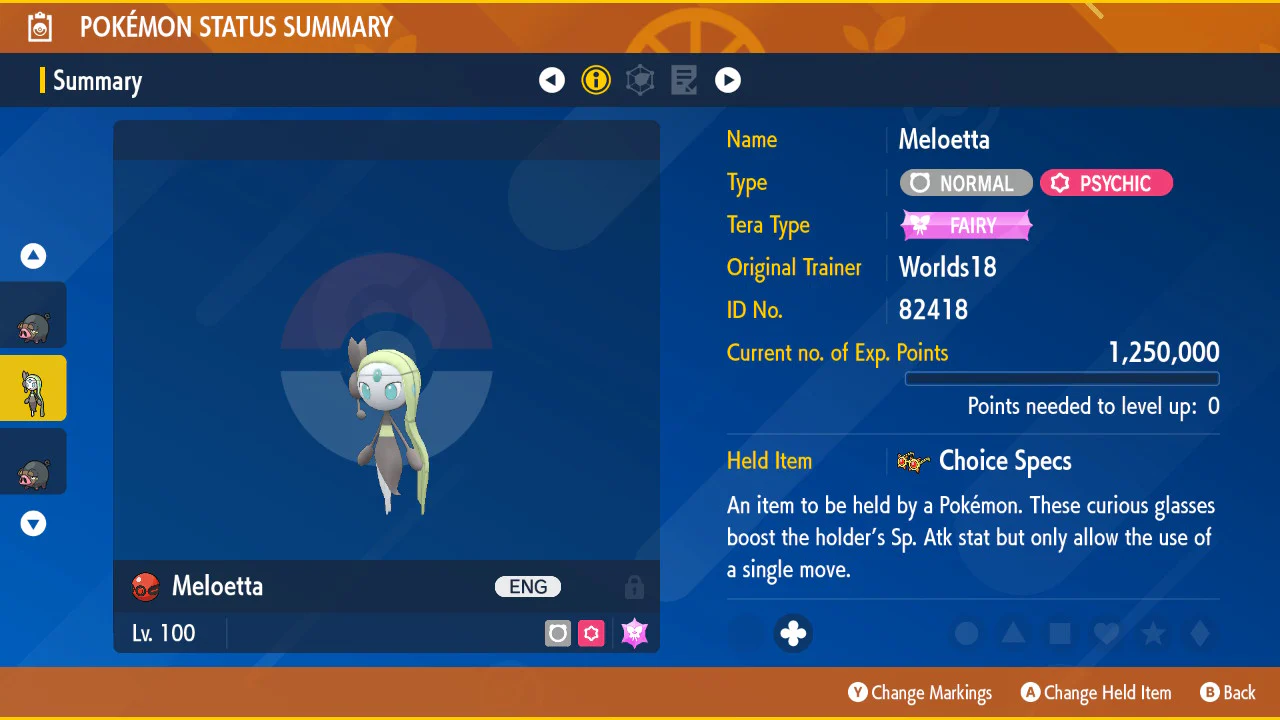Toggle the star marking
The width and height of the screenshot is (1280, 720).
pyautogui.click(x=1153, y=633)
